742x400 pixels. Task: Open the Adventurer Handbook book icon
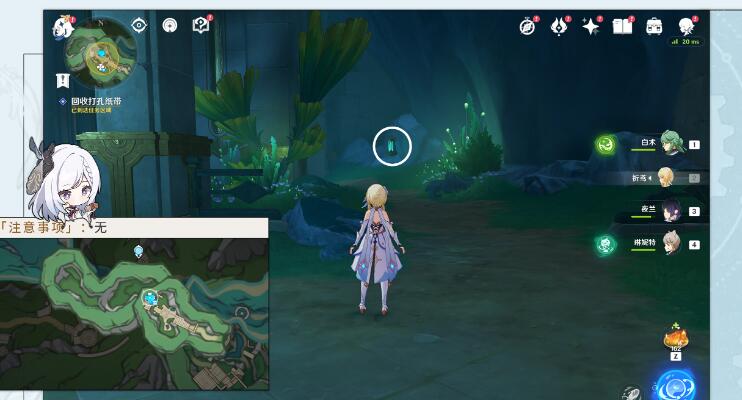click(x=622, y=27)
